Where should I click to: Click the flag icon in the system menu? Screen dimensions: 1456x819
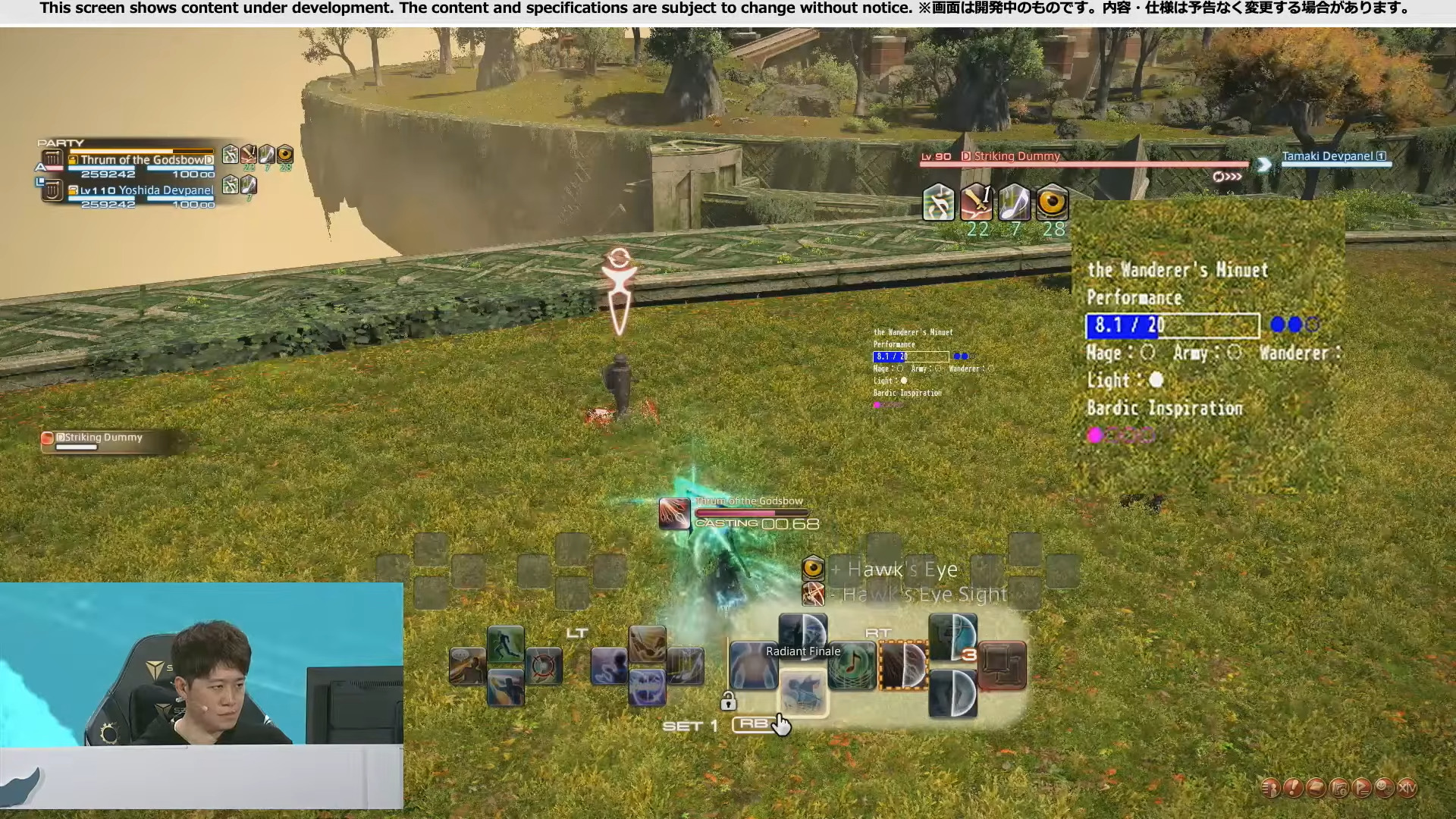click(x=1363, y=789)
